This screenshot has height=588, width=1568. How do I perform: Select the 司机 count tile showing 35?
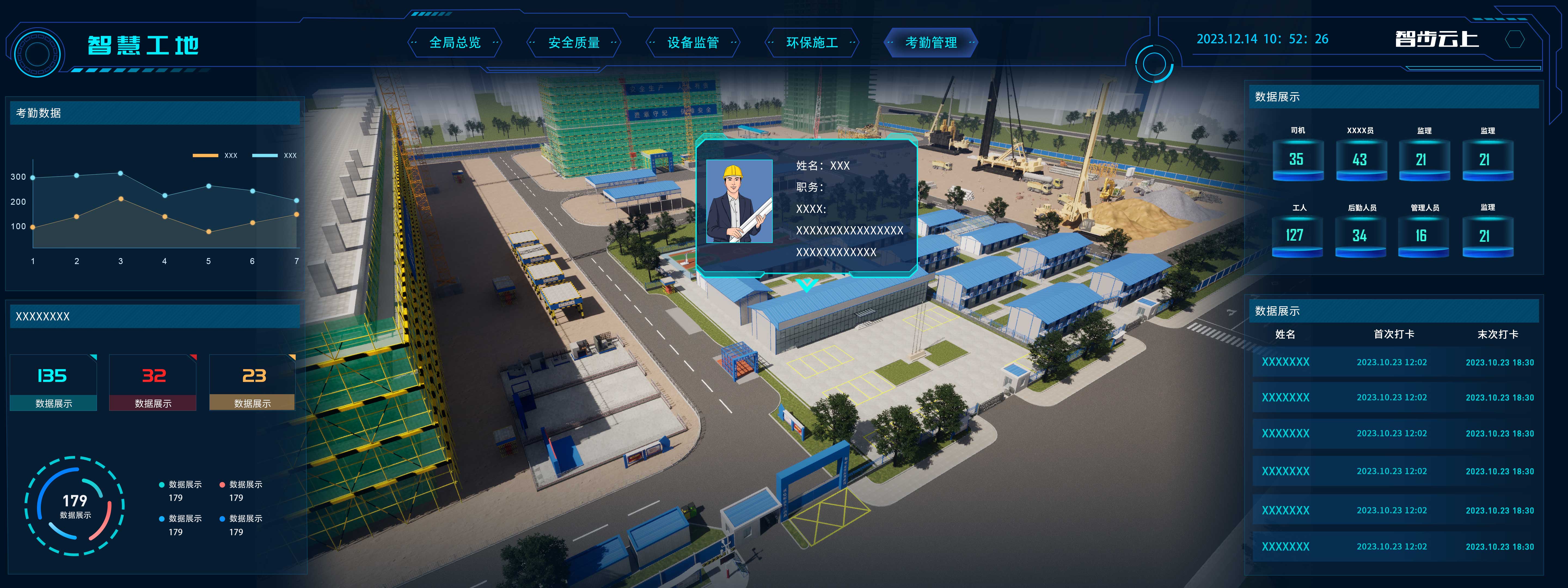tap(1297, 160)
